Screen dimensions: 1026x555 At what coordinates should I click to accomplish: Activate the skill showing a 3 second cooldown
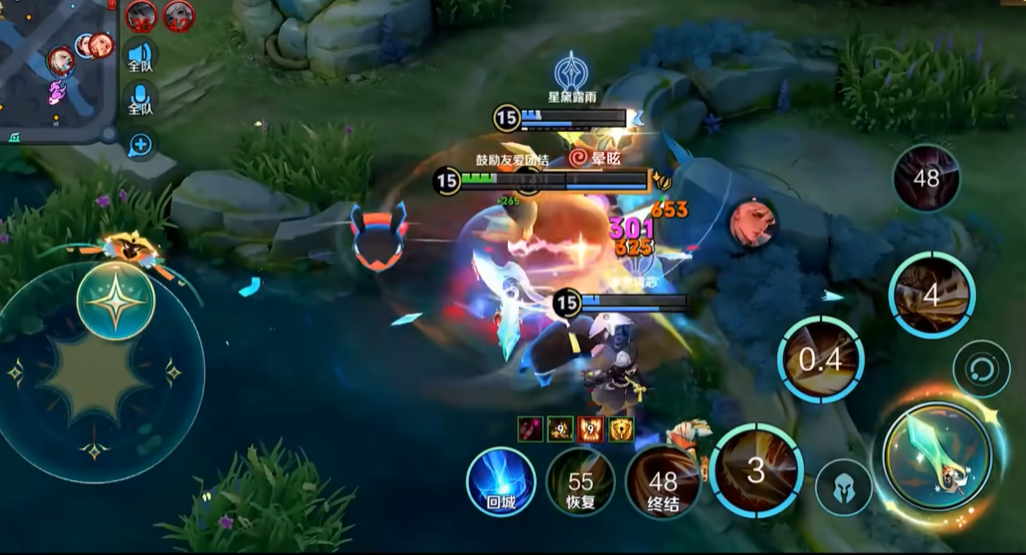(757, 470)
